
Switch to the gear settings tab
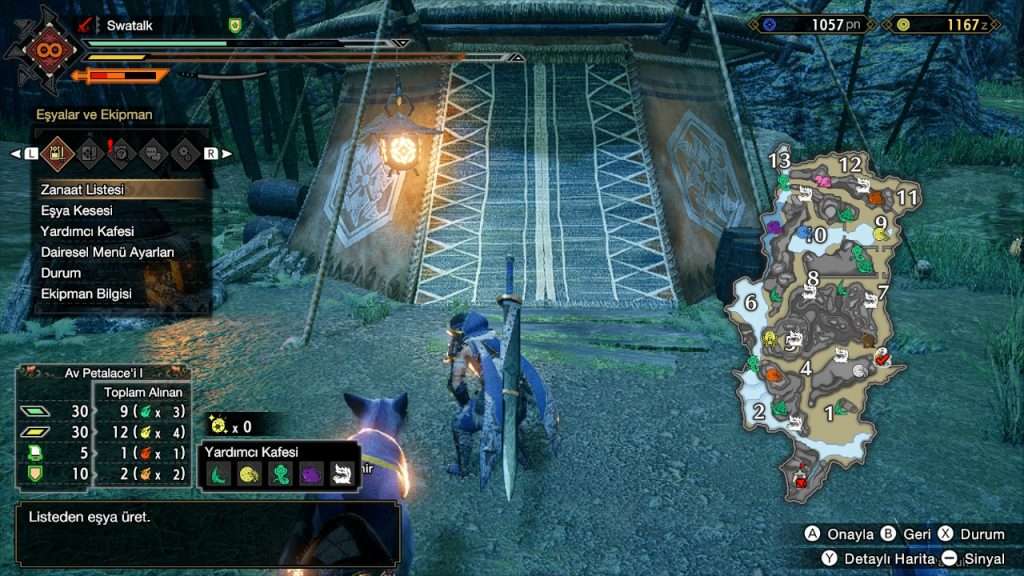(184, 153)
